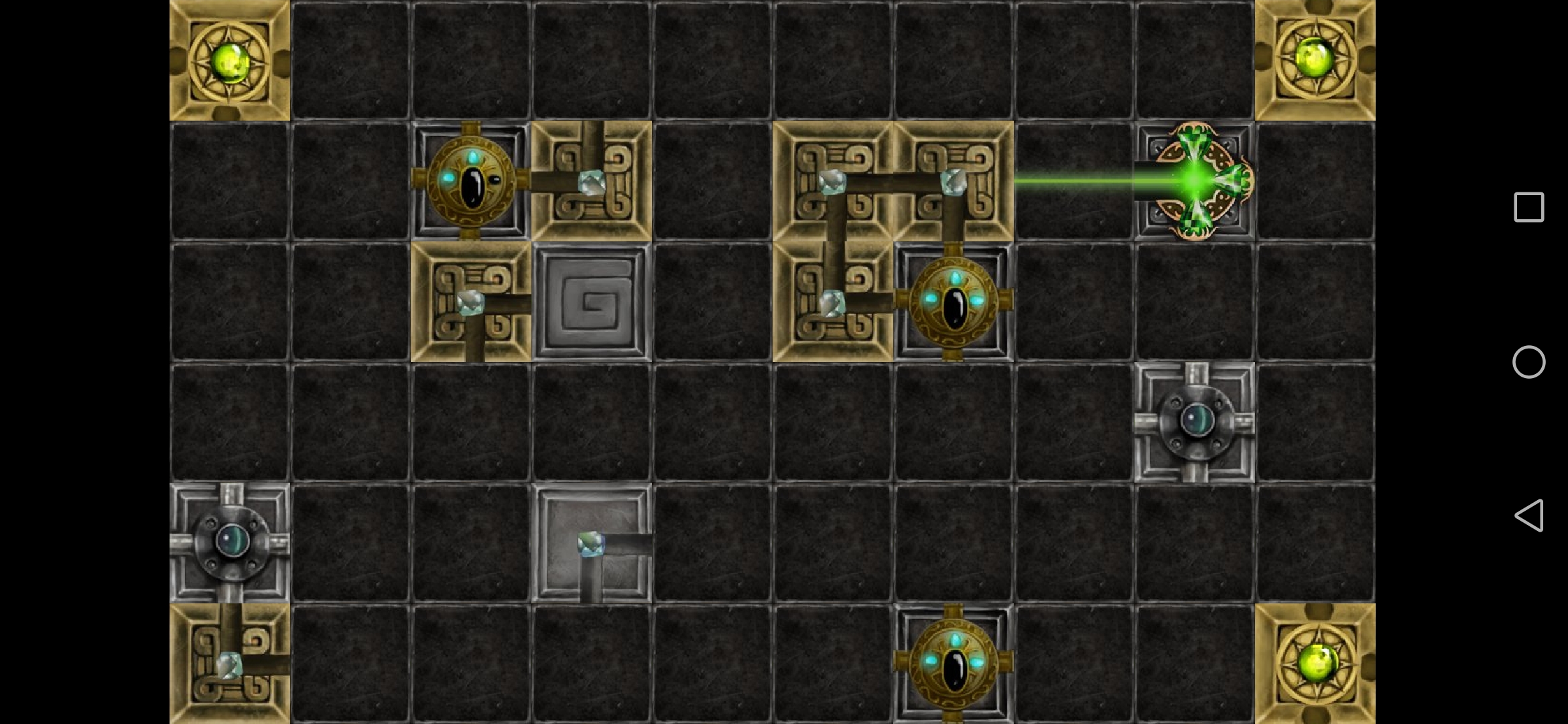Open recent apps with the square button

pyautogui.click(x=1528, y=207)
